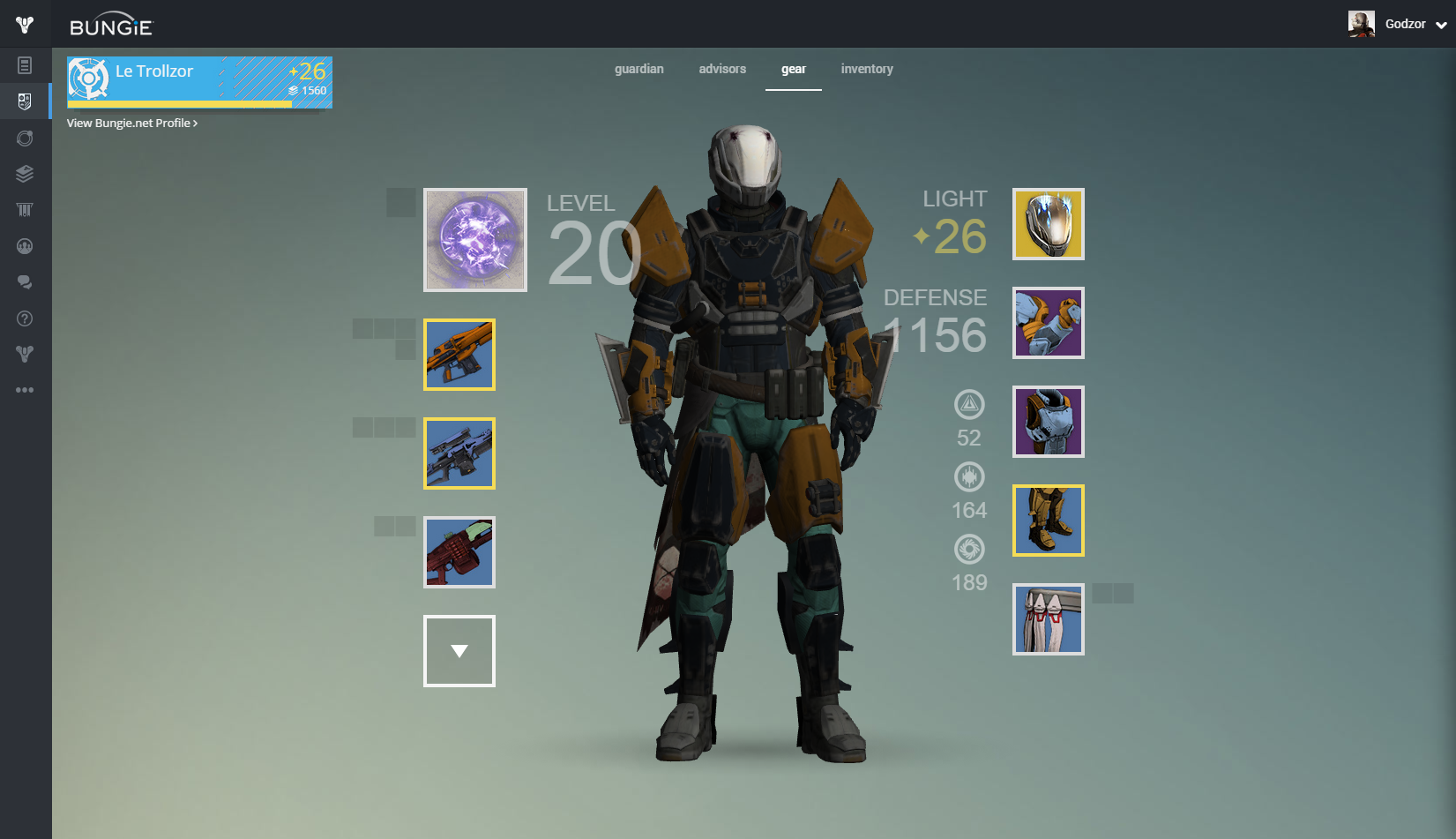
Task: Select the gear tab
Action: (793, 69)
